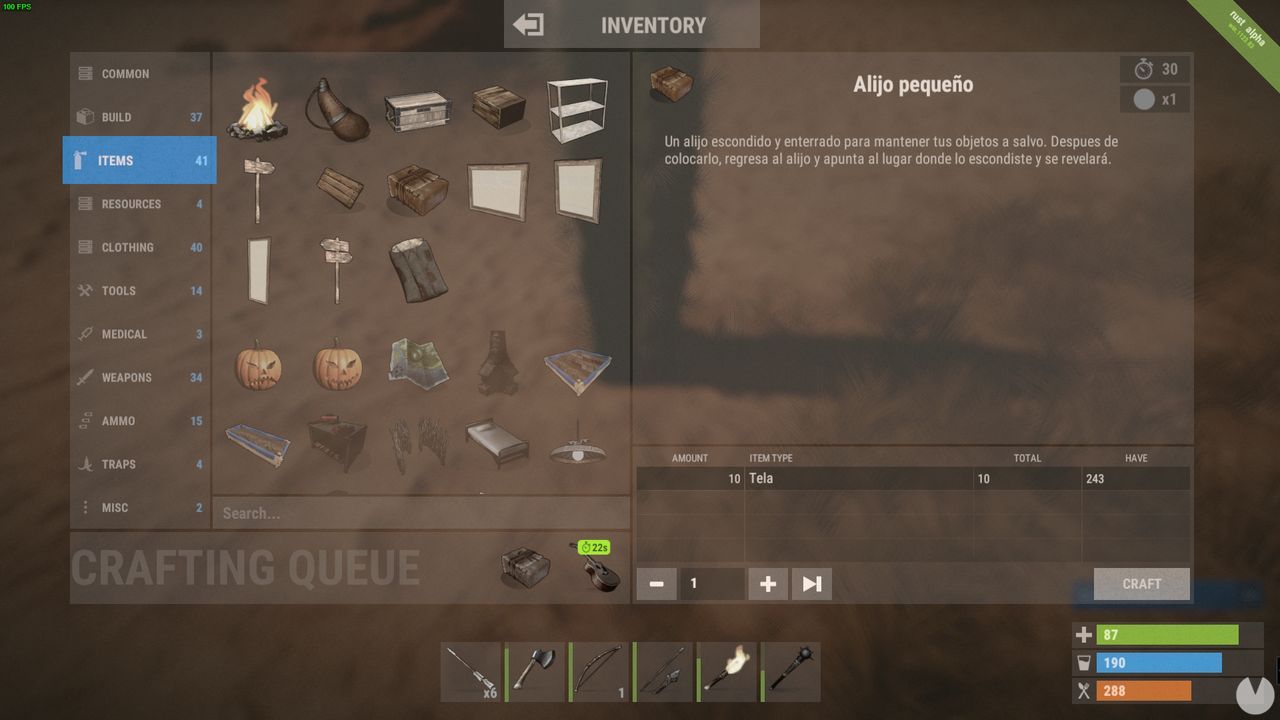Click the skip-to-max quantity button

[811, 583]
